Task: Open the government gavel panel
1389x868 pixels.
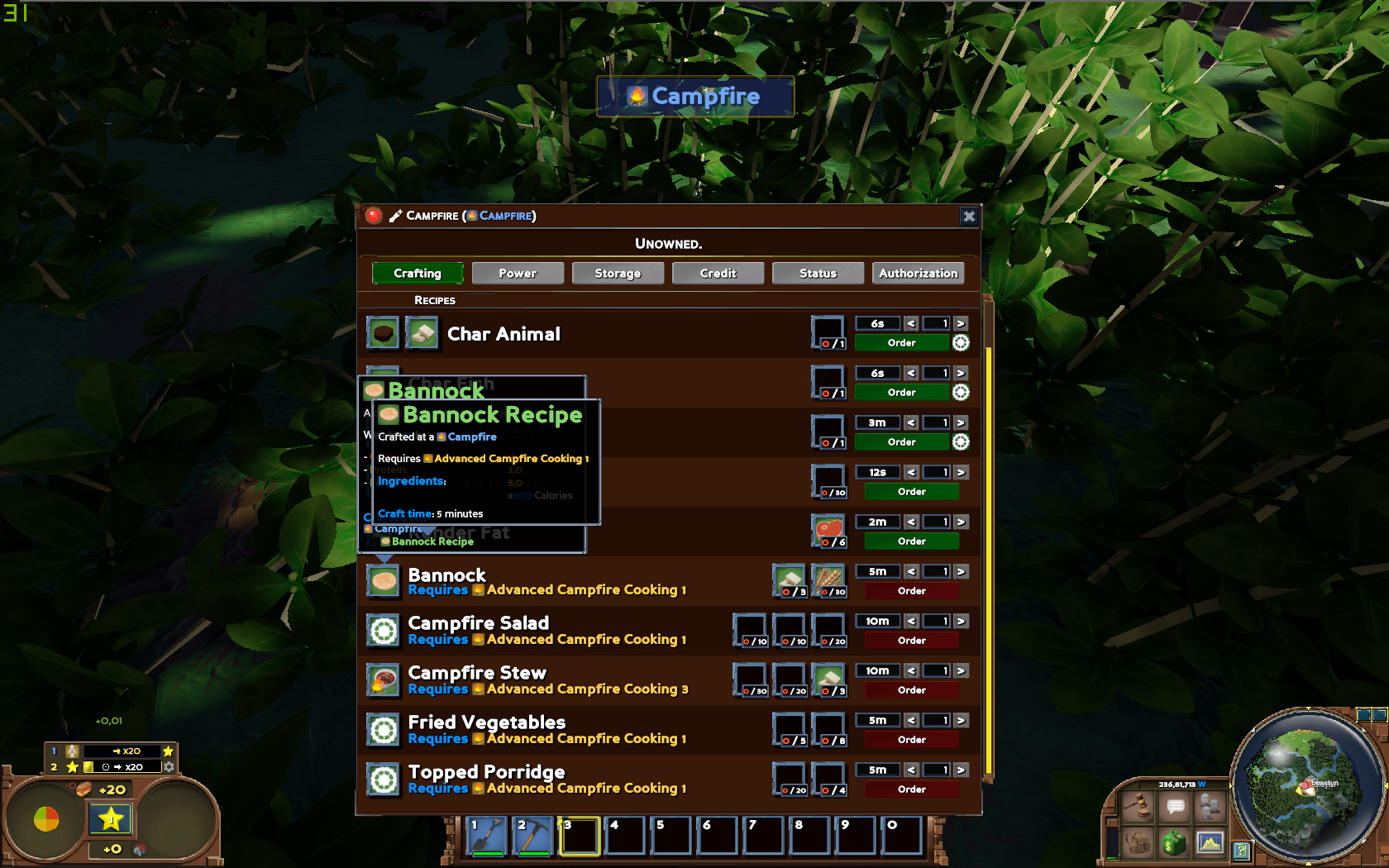Action: point(1138,807)
